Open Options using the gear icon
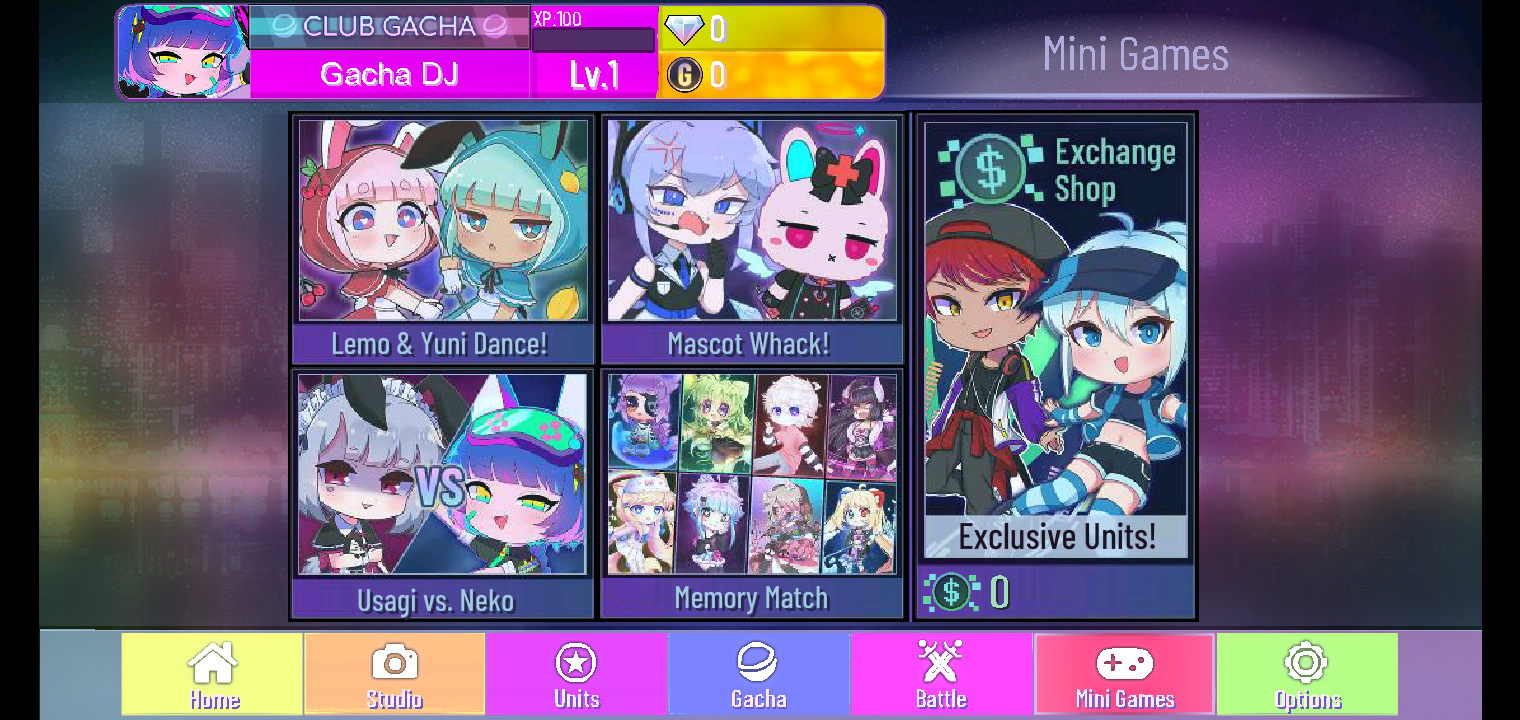1520x720 pixels. (x=1304, y=661)
